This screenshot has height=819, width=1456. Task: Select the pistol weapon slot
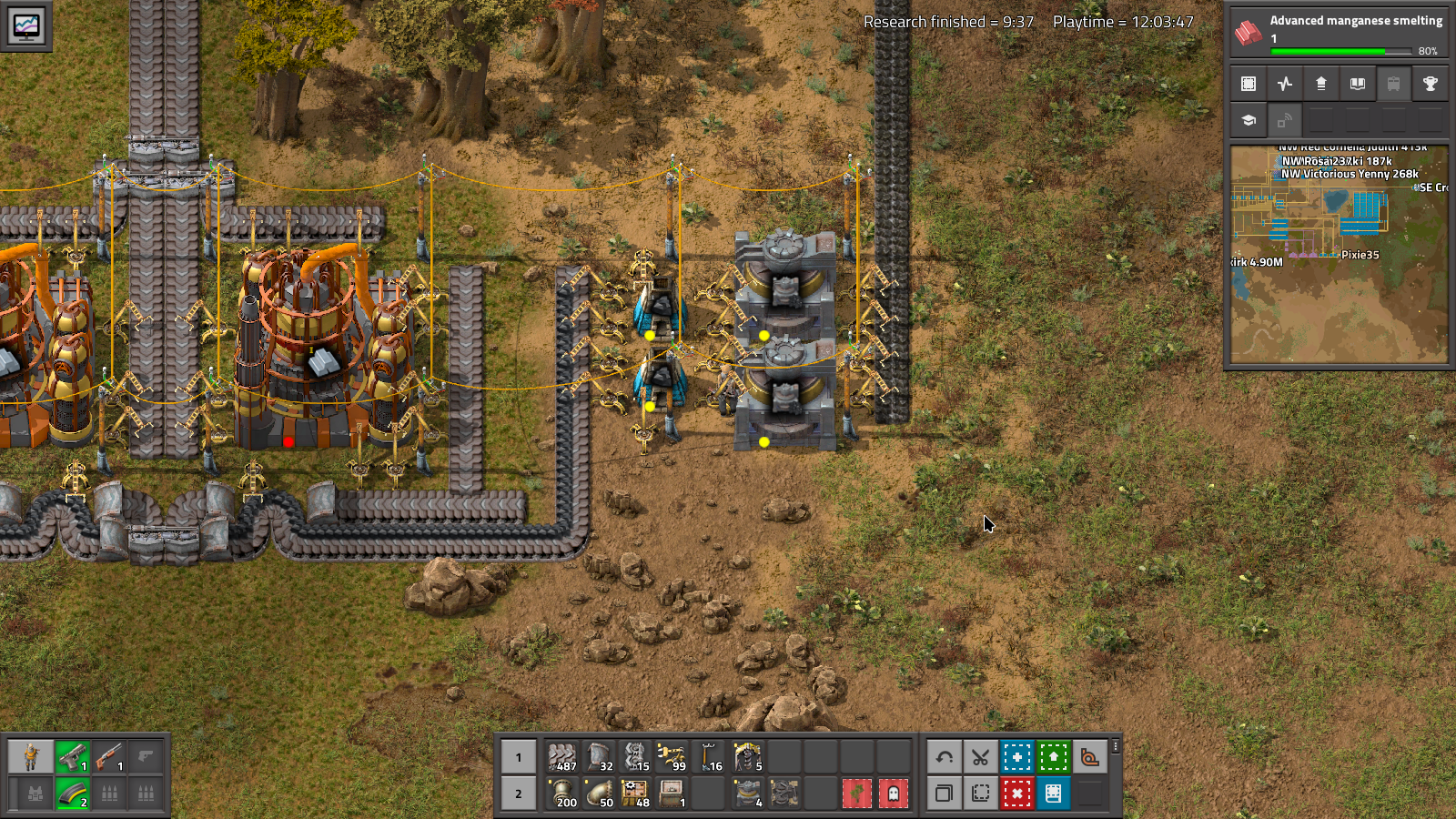(x=73, y=757)
